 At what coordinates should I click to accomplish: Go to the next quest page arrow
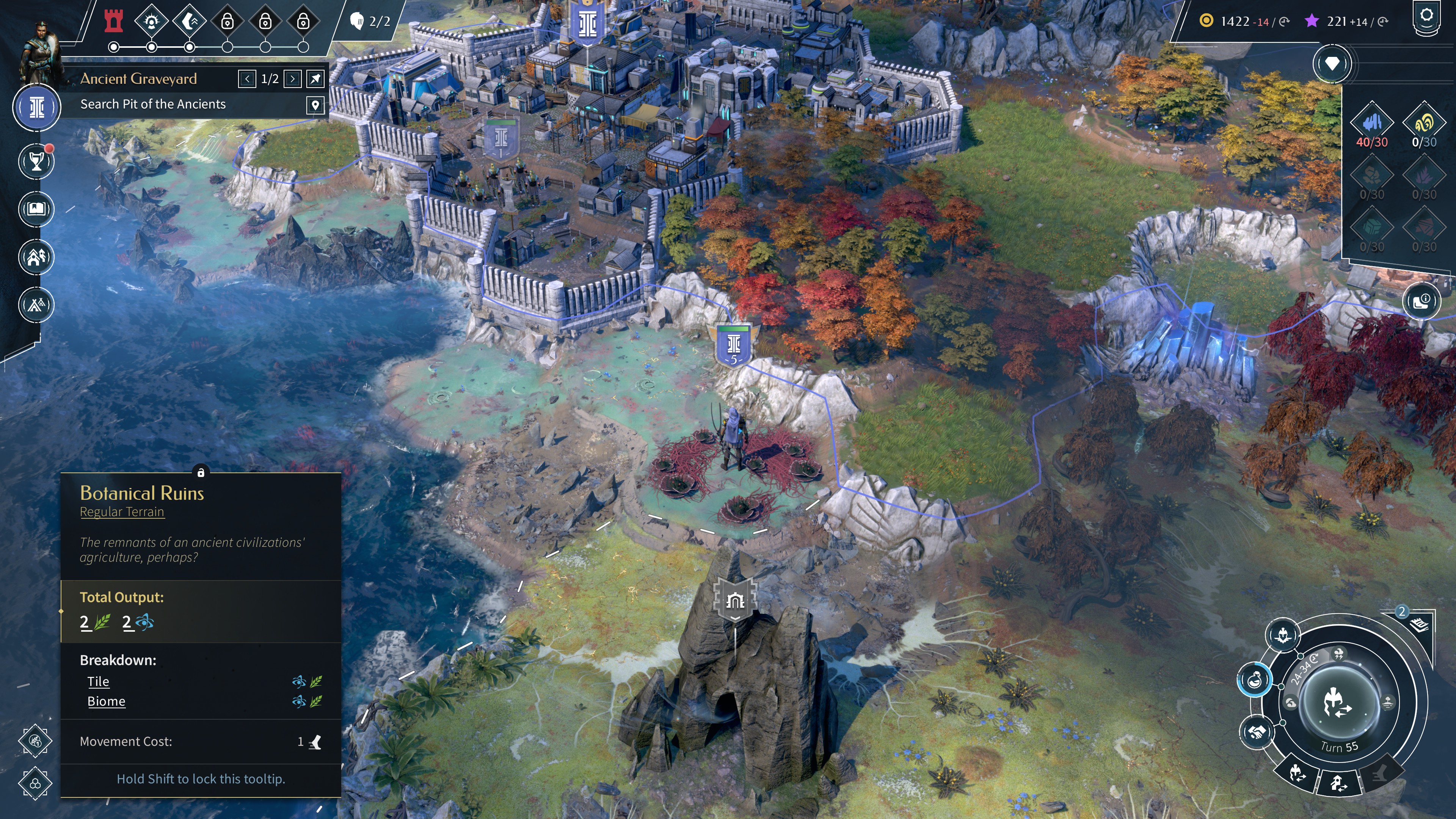292,78
